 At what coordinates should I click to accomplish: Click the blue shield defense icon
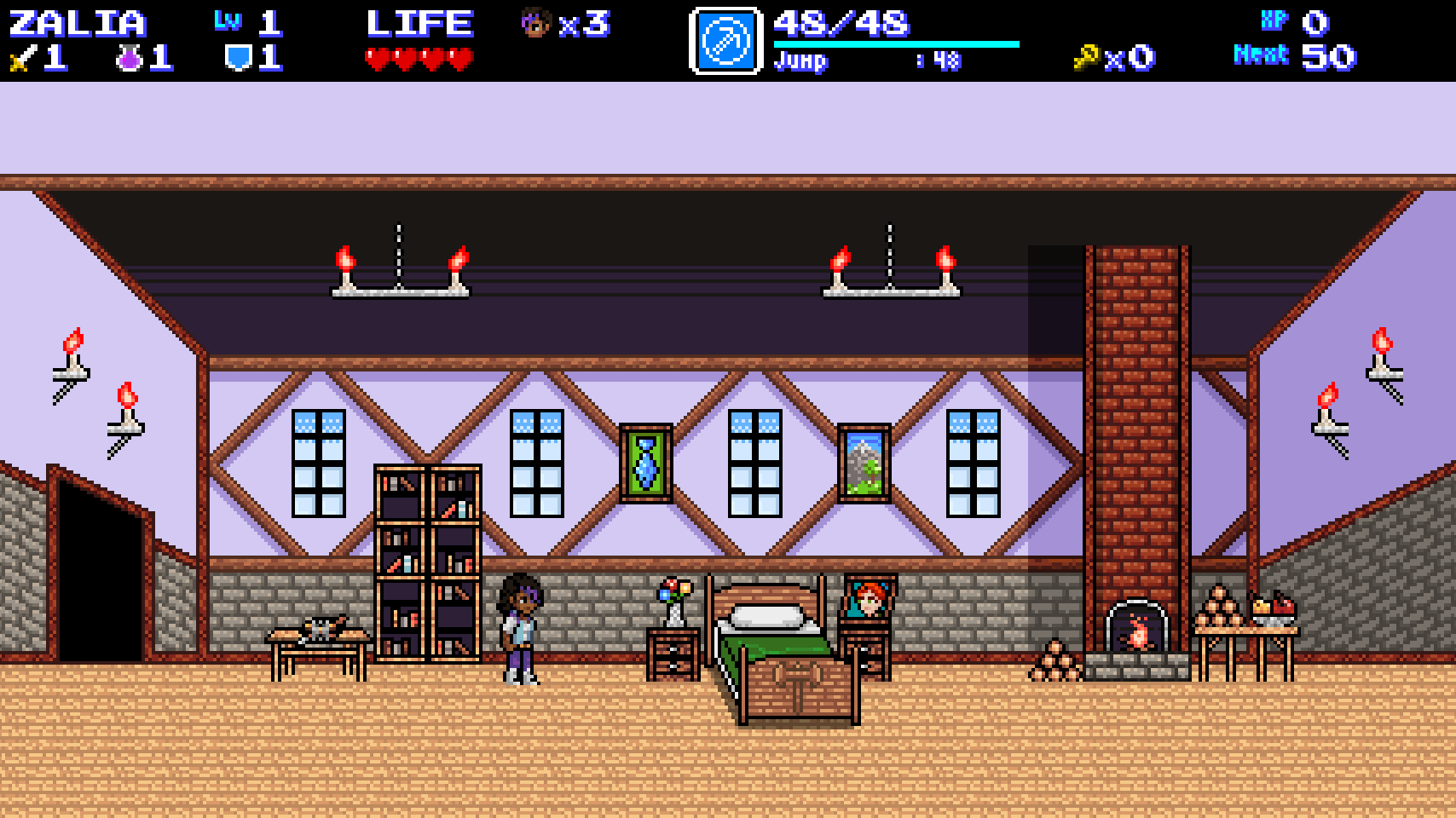(x=237, y=58)
